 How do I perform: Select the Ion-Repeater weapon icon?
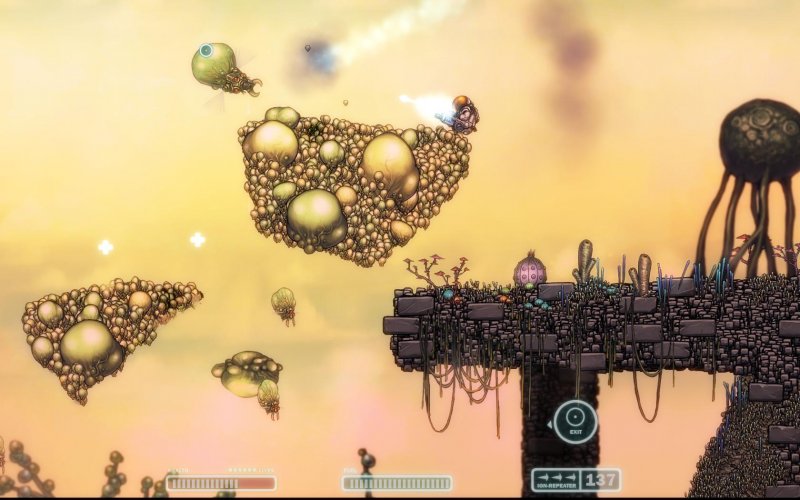pos(555,479)
